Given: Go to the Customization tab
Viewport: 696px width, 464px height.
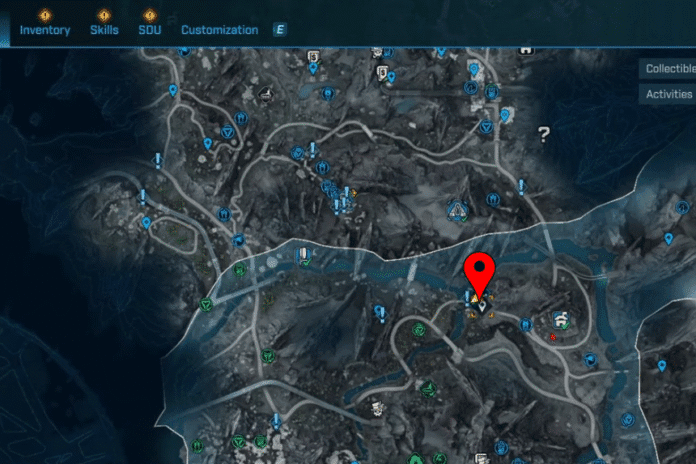Looking at the screenshot, I should tap(219, 29).
